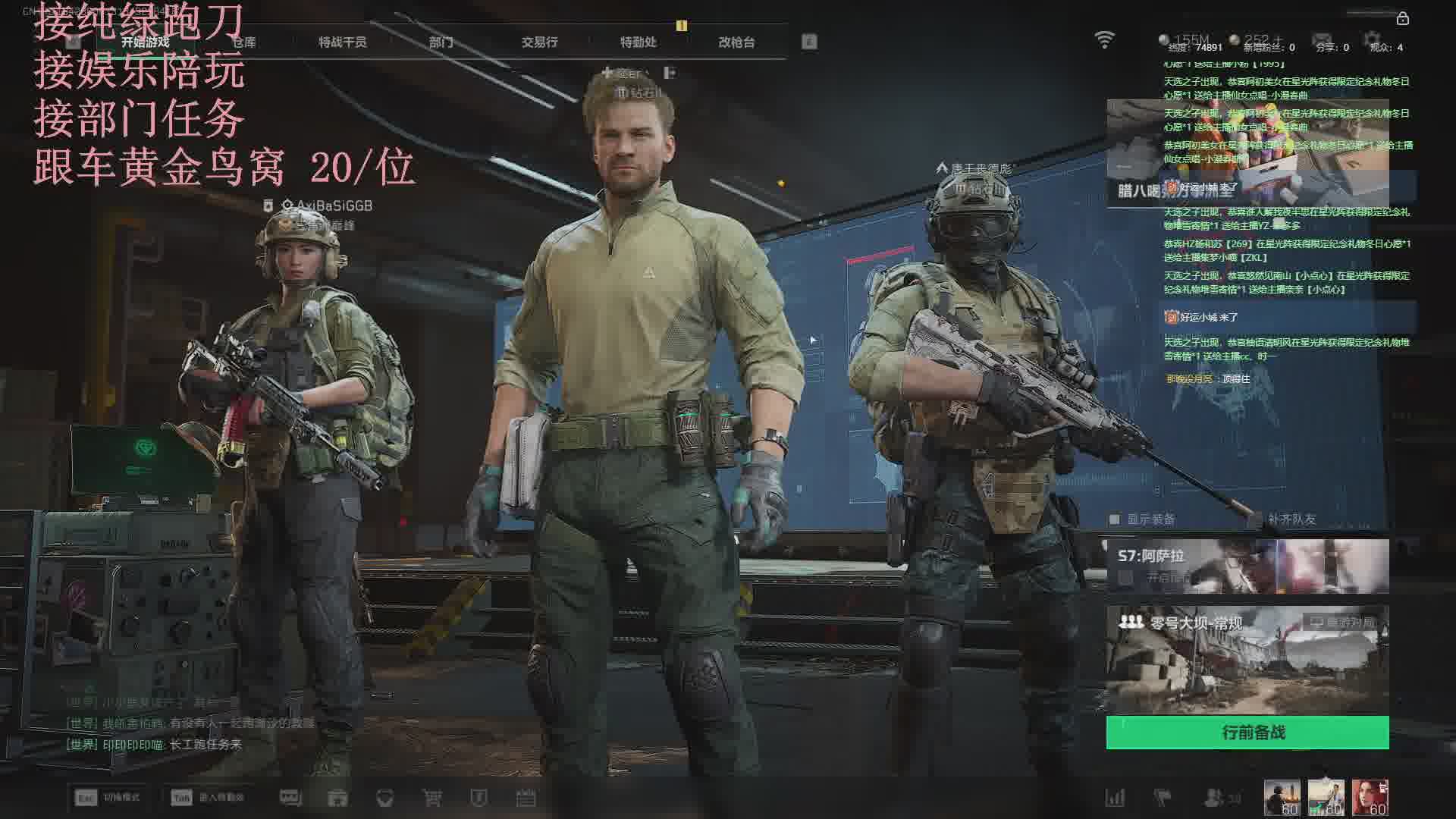Open the bar chart stats icon
Image resolution: width=1456 pixels, height=819 pixels.
coord(1115,798)
